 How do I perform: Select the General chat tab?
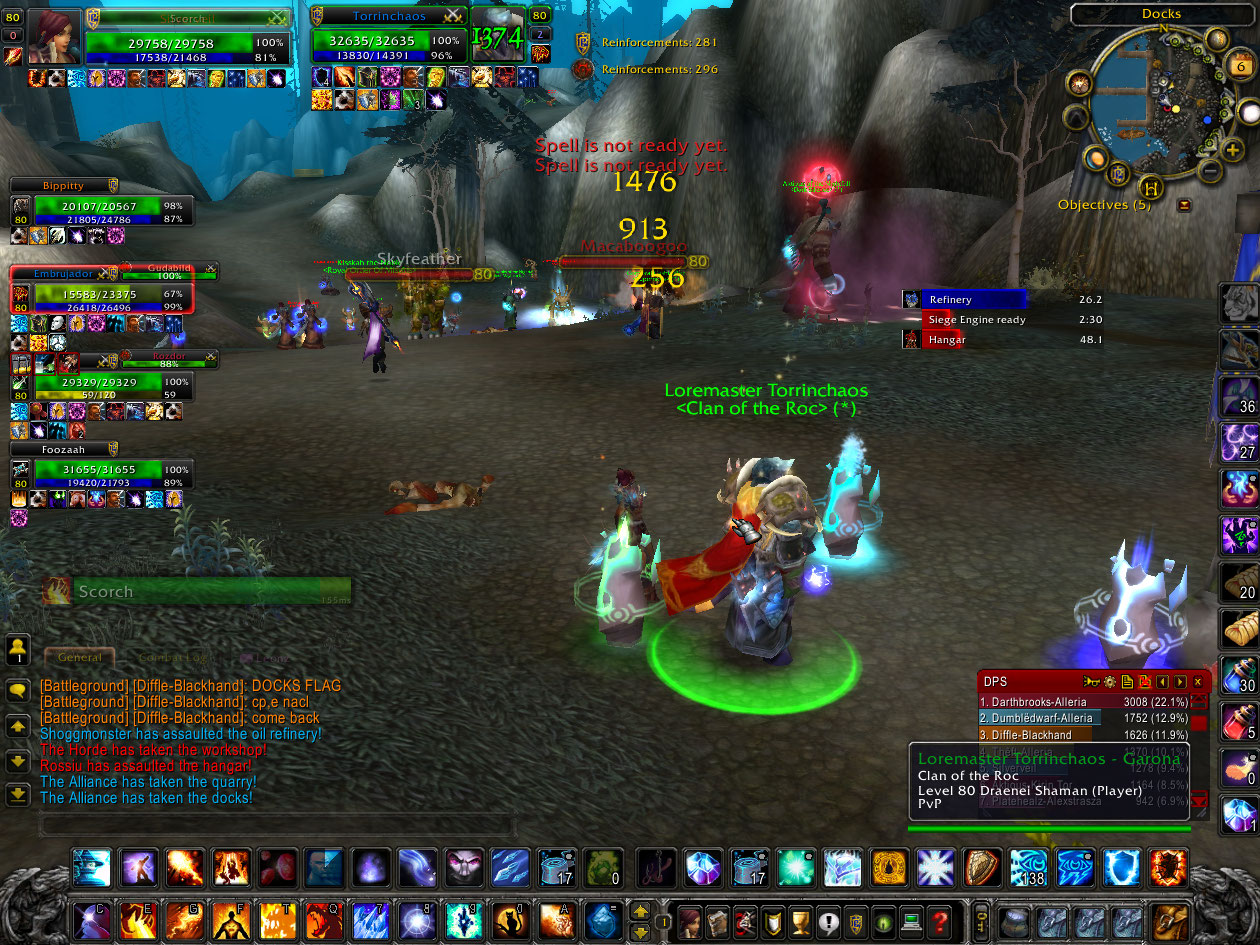tap(80, 657)
